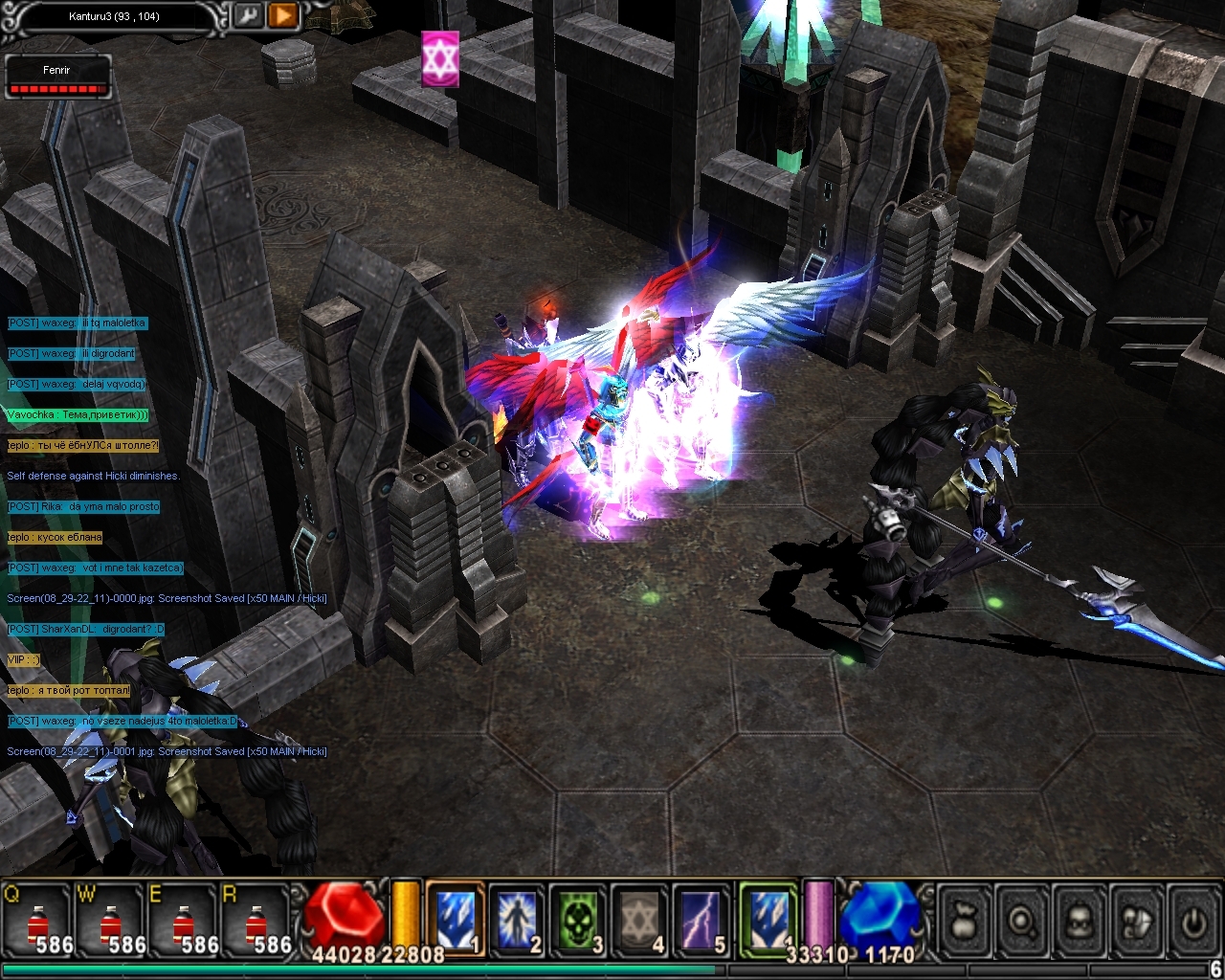Use the potion in slot Q
The width and height of the screenshot is (1225, 980).
tap(38, 921)
